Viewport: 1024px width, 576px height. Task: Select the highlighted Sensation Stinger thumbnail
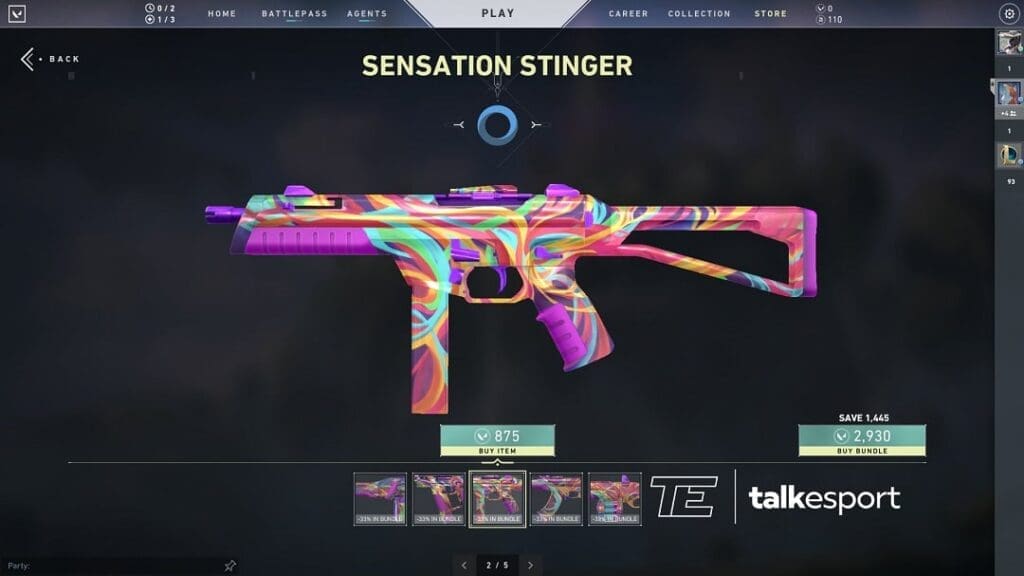coord(497,498)
